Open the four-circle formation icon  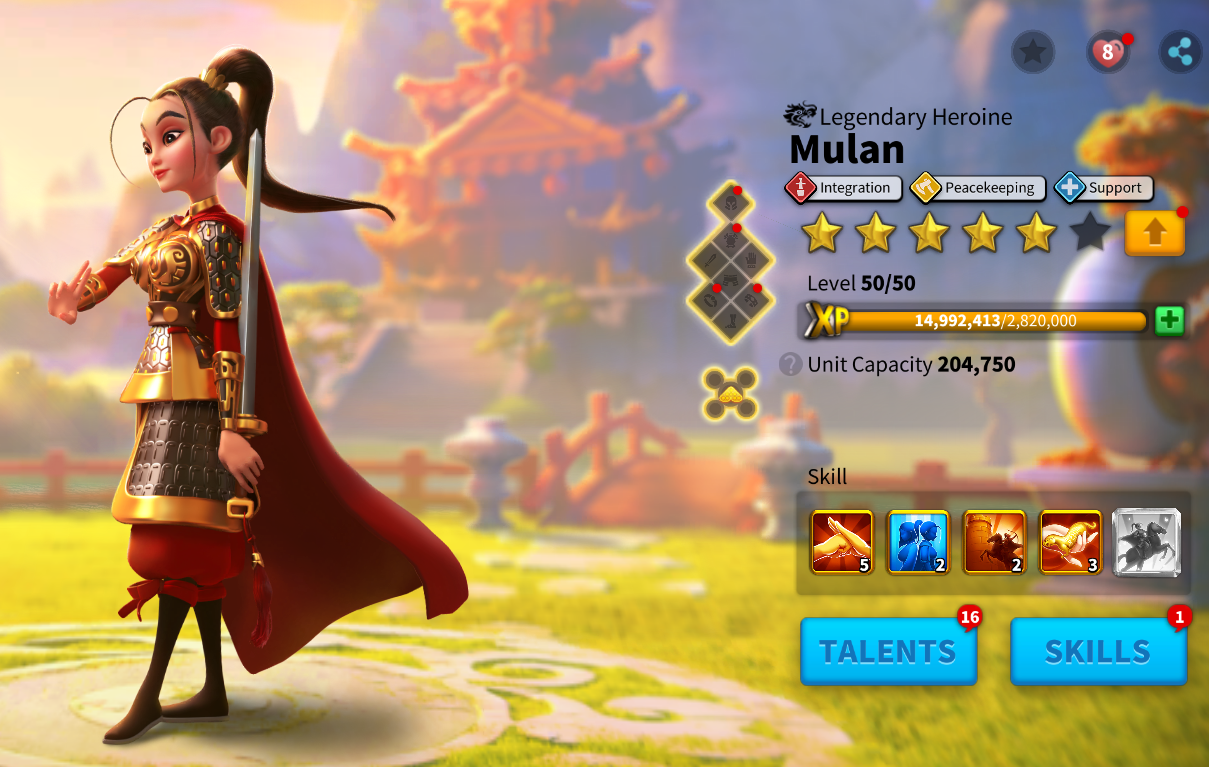pyautogui.click(x=730, y=393)
